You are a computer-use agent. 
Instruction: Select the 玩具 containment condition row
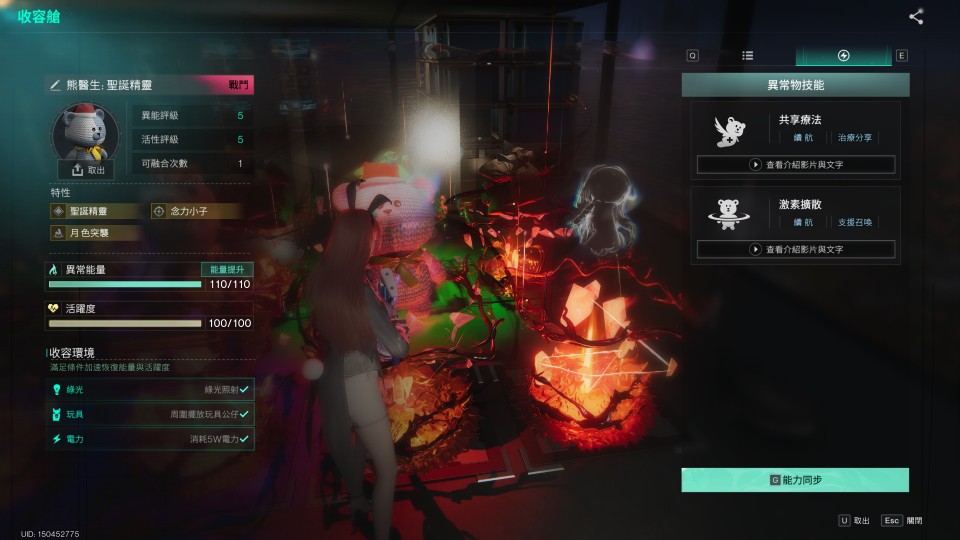pyautogui.click(x=151, y=414)
